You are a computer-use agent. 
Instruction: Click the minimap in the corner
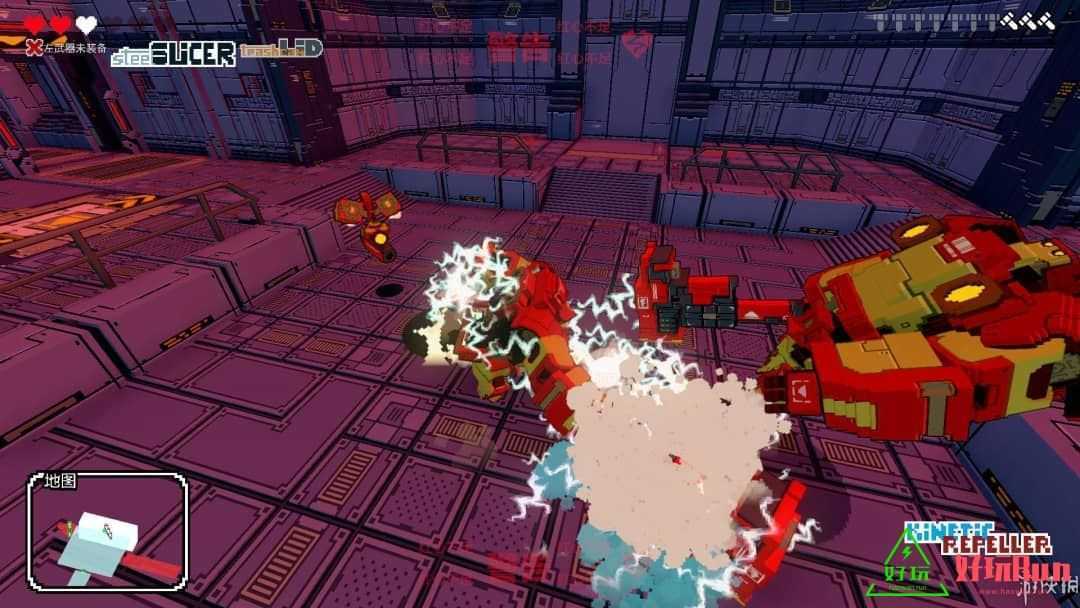(108, 531)
